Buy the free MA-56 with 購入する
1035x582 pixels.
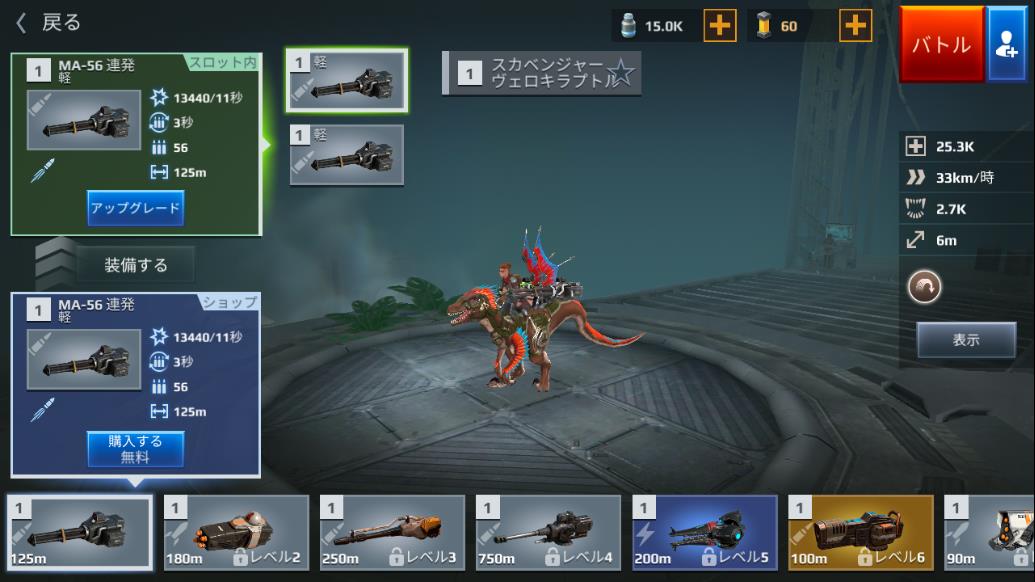point(136,449)
